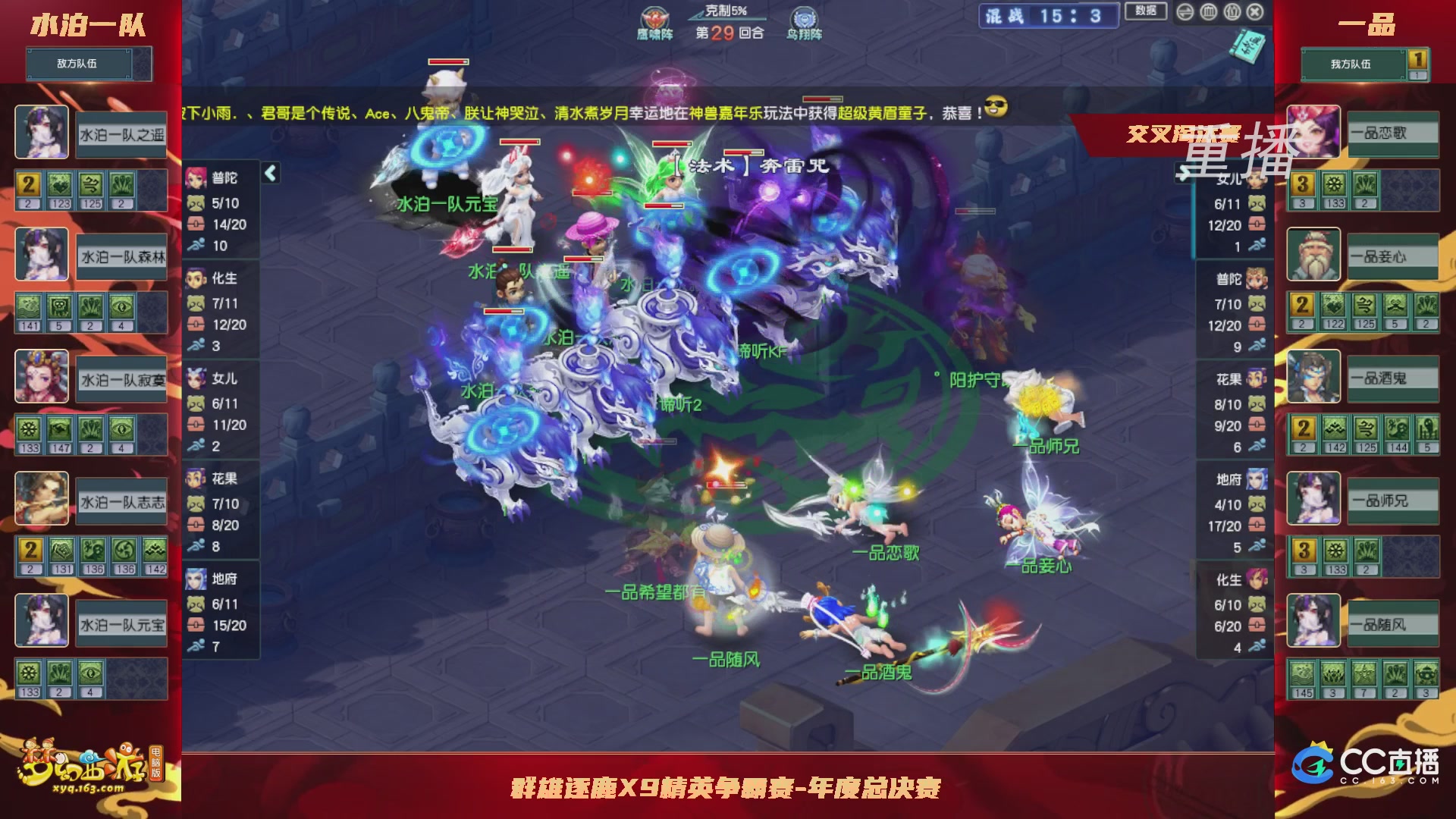Expand the gold rank 1 badge details
This screenshot has width=1456, height=819.
(x=1418, y=58)
